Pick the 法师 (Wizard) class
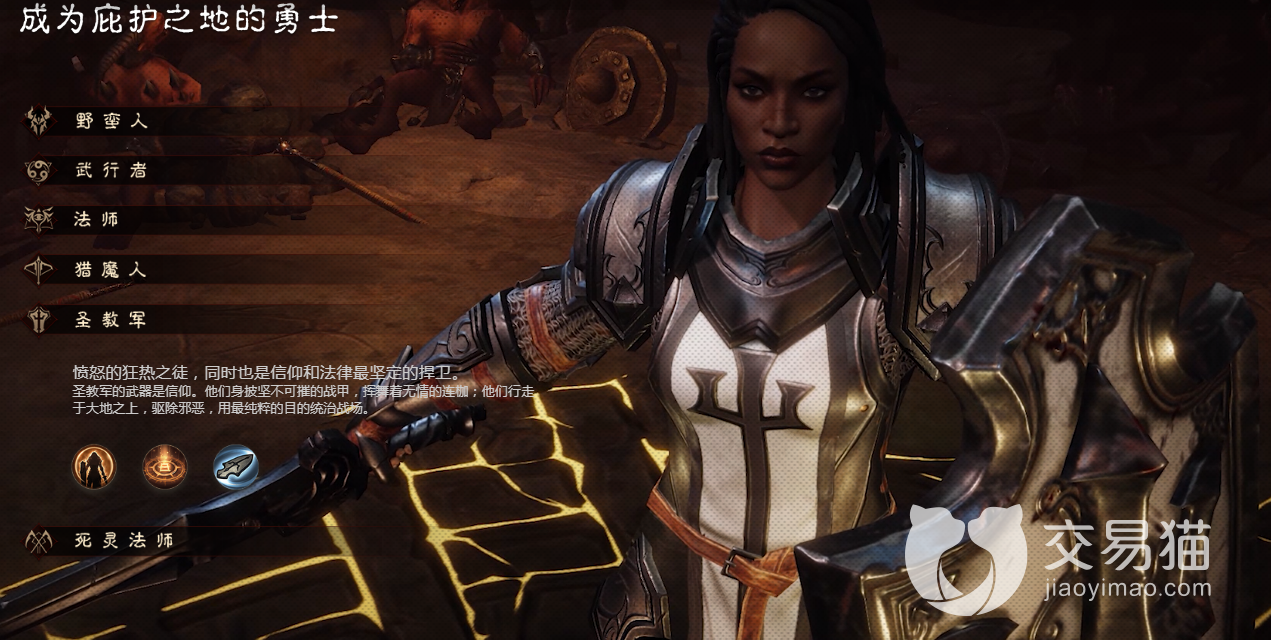The height and width of the screenshot is (640, 1271). point(96,219)
